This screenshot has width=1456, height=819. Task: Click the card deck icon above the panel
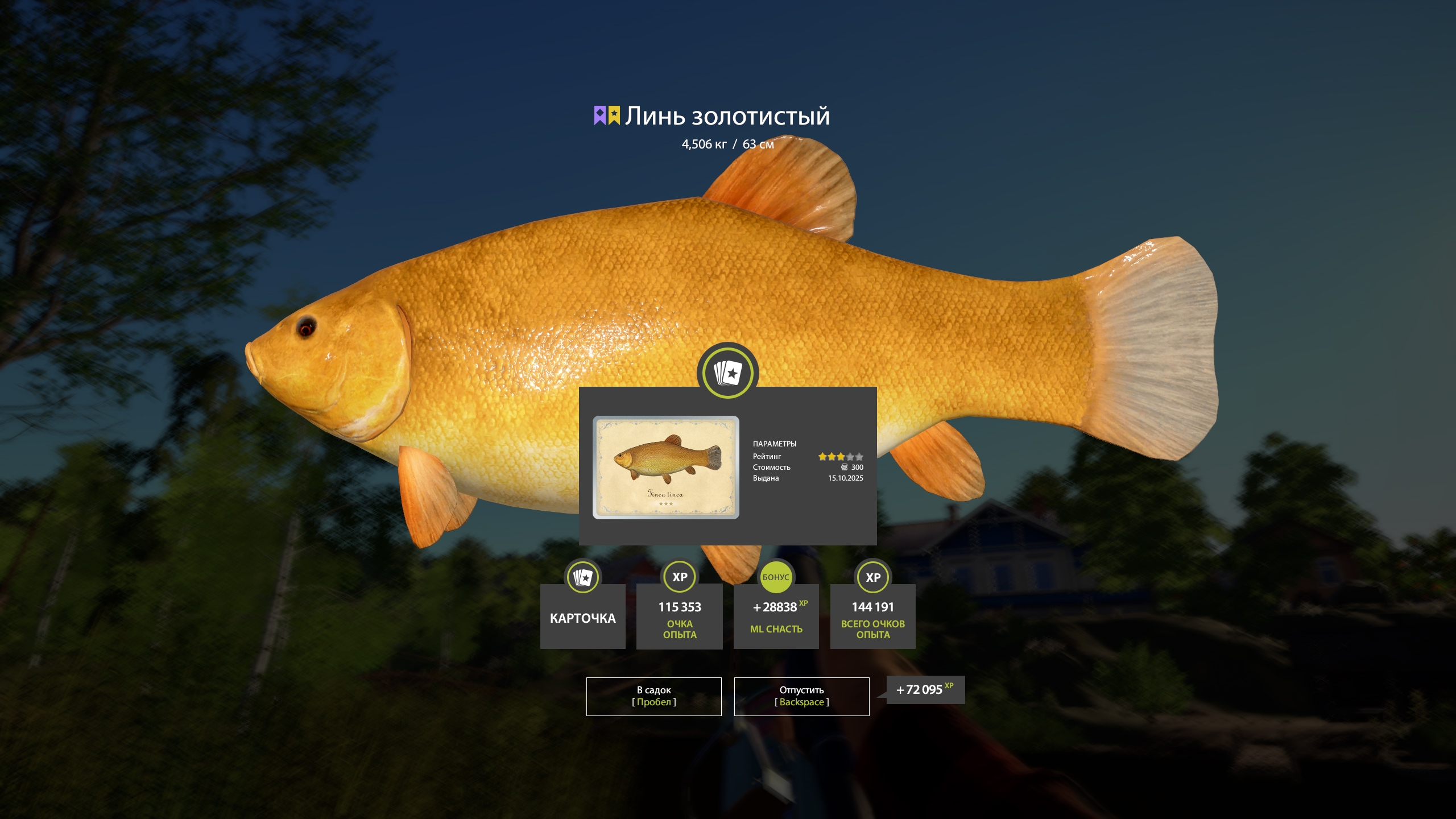[727, 373]
